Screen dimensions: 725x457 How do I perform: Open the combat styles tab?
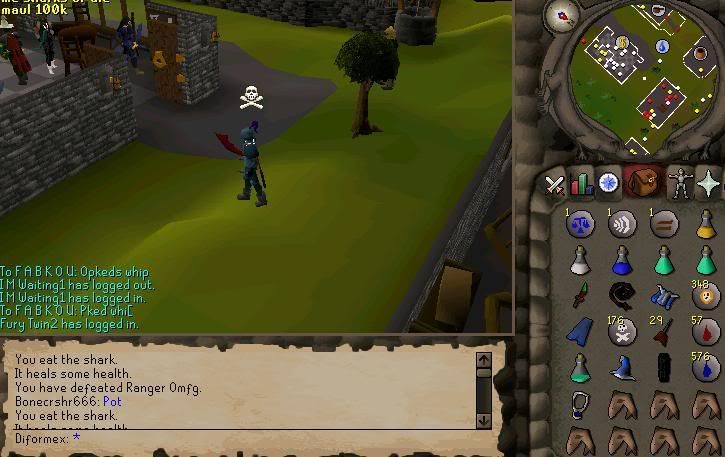click(x=554, y=184)
